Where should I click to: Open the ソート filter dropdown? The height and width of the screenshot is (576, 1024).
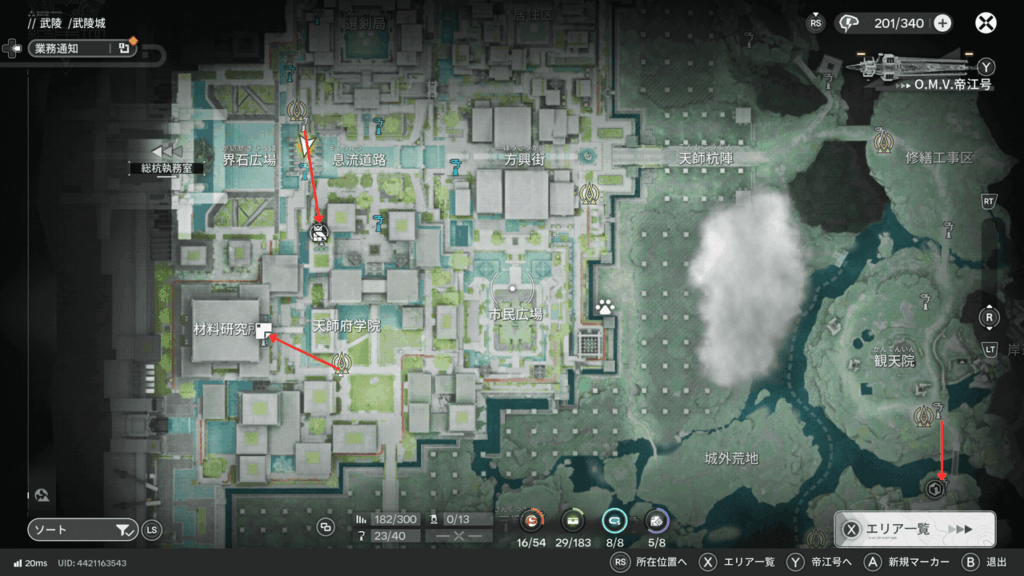coord(82,530)
